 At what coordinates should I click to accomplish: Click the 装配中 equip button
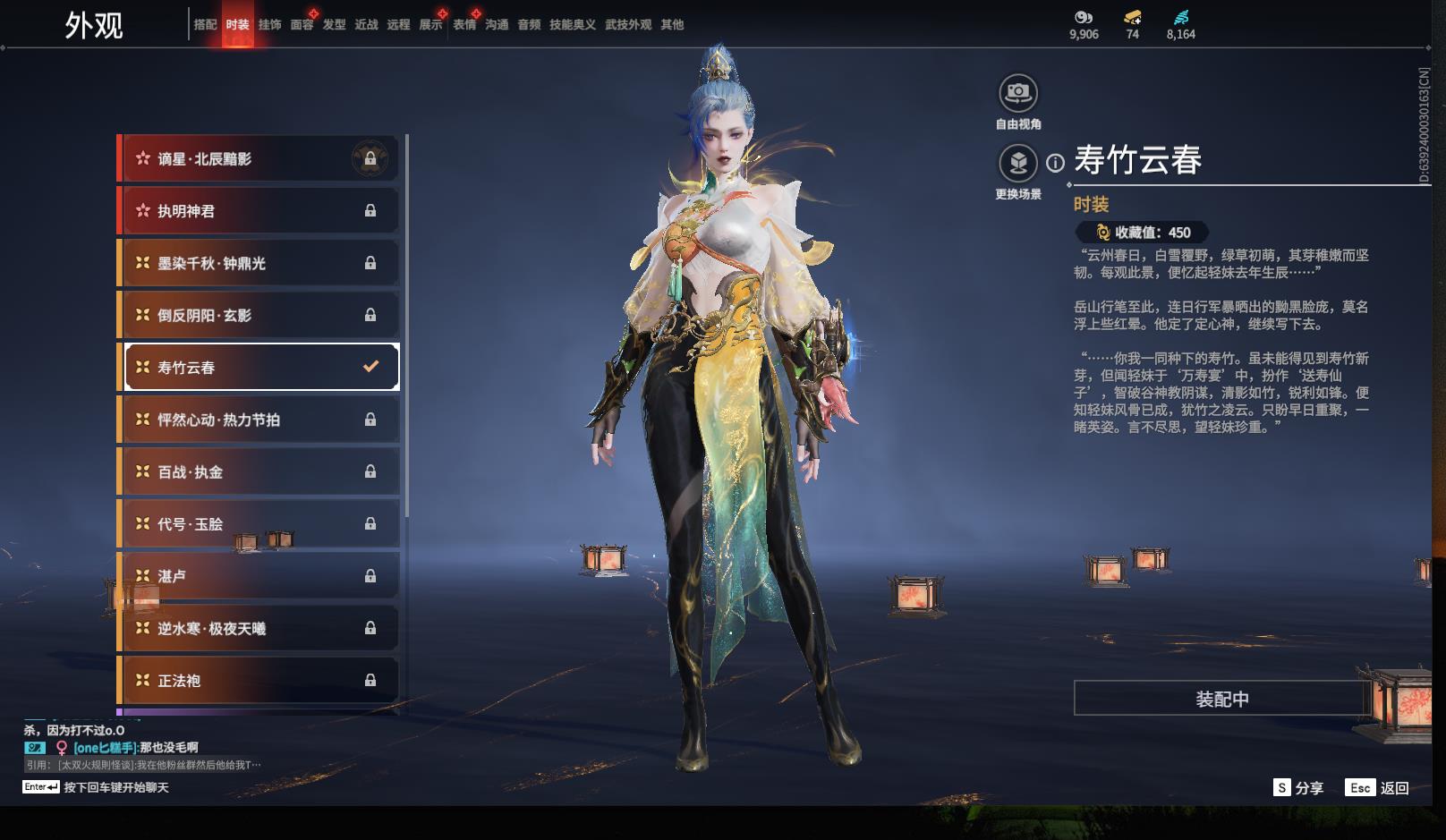click(x=1221, y=699)
